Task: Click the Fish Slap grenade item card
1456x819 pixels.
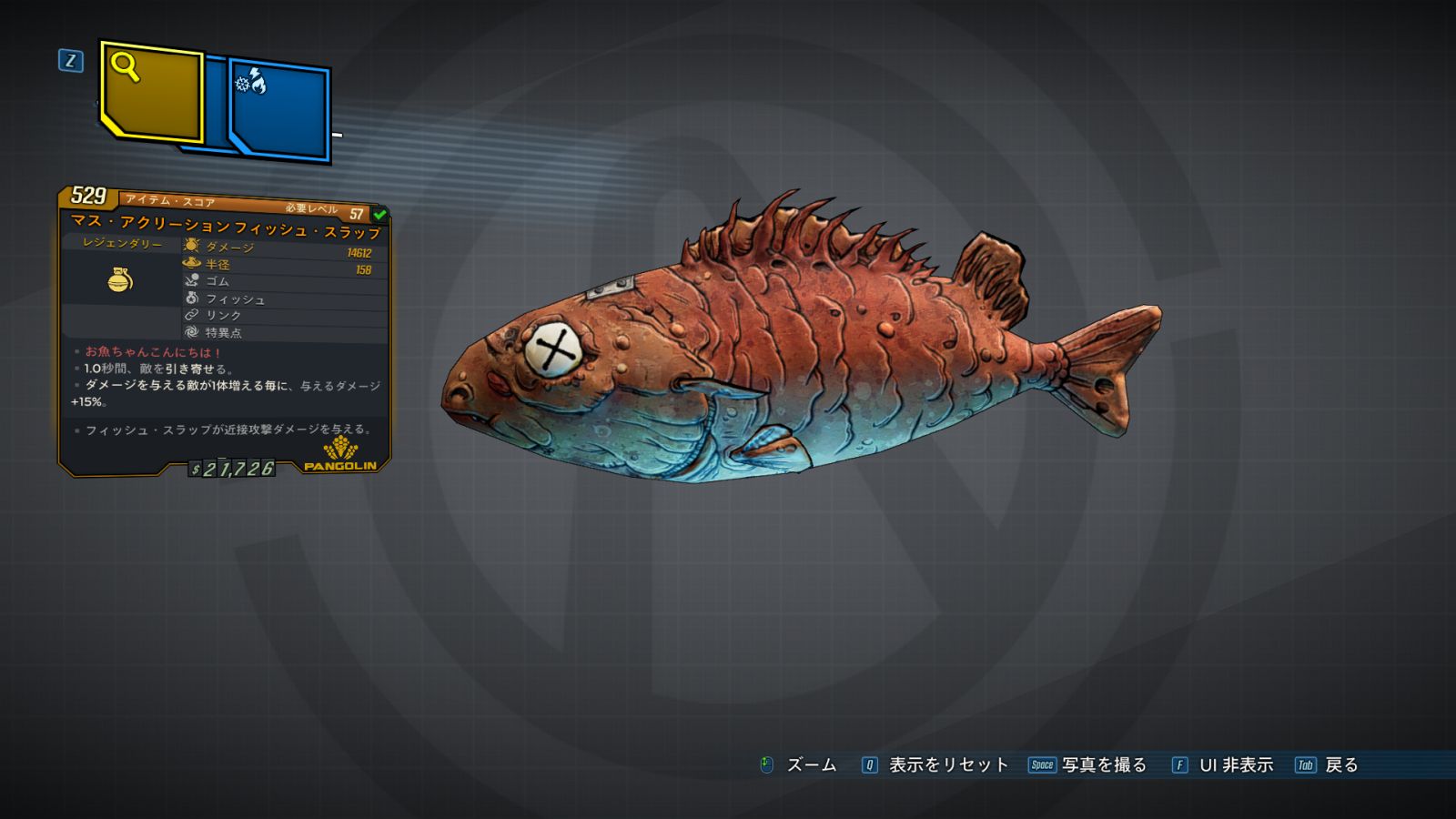Action: click(224, 332)
